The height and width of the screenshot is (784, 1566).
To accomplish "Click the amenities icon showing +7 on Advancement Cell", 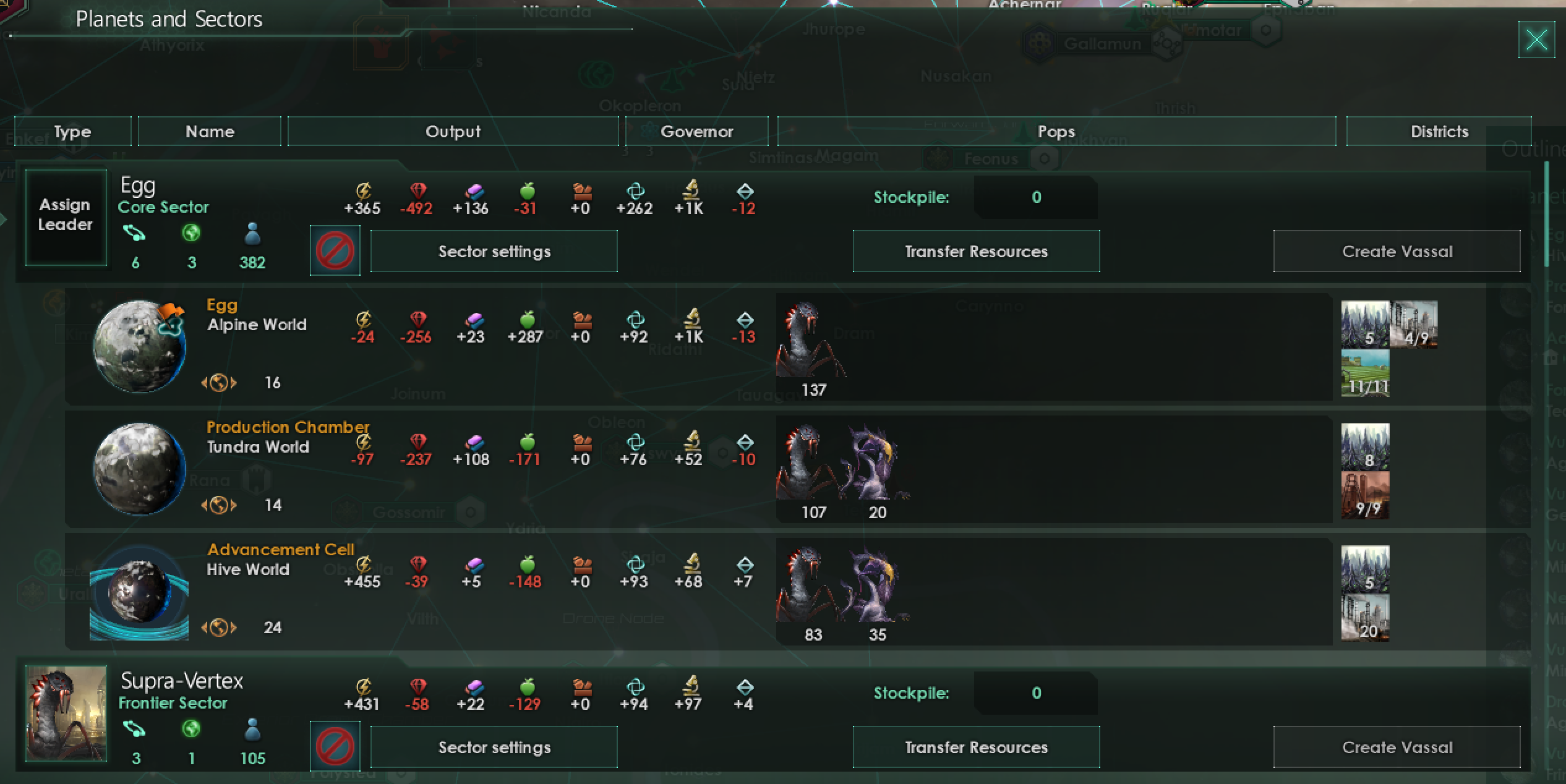I will pyautogui.click(x=744, y=565).
